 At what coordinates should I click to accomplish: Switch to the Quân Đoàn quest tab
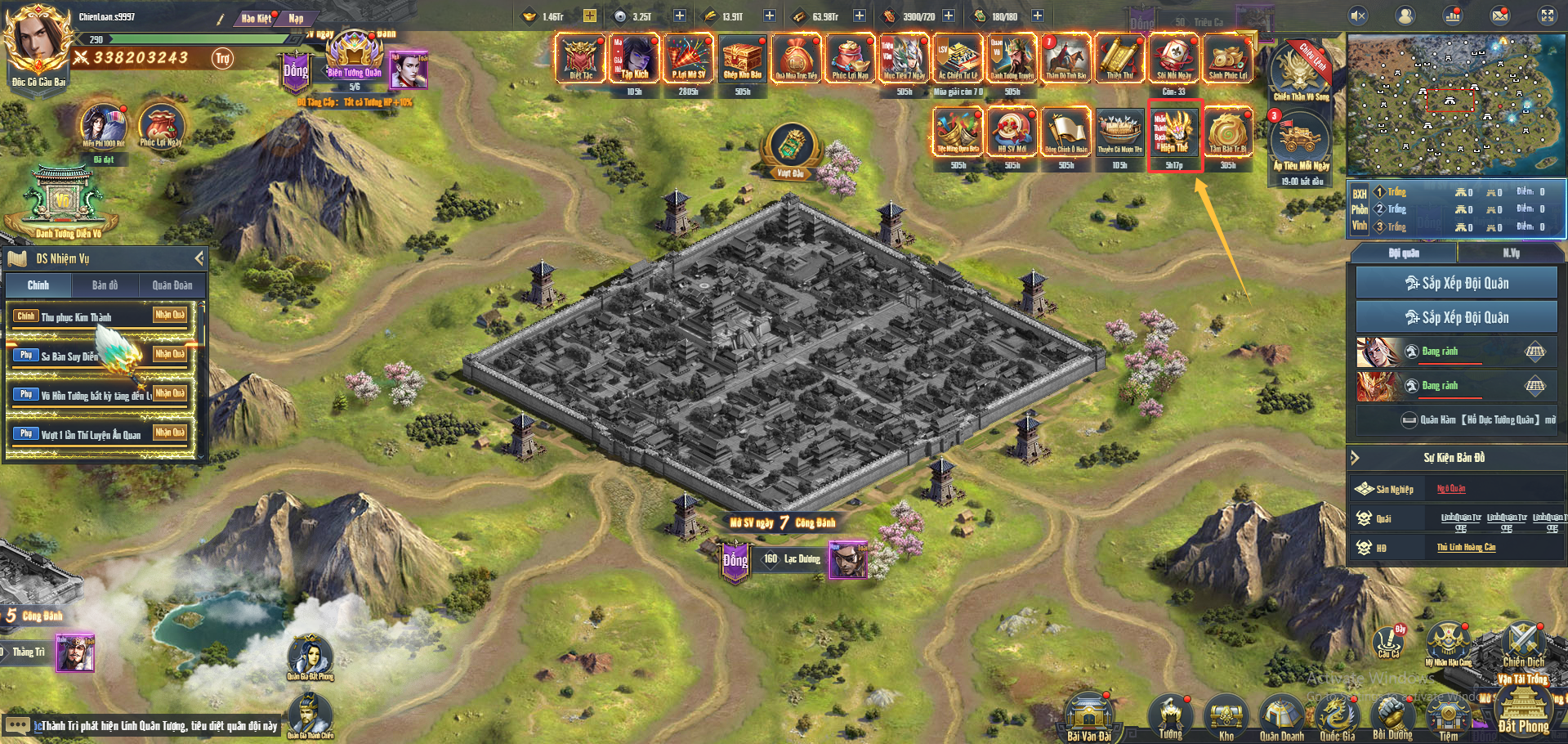point(172,285)
